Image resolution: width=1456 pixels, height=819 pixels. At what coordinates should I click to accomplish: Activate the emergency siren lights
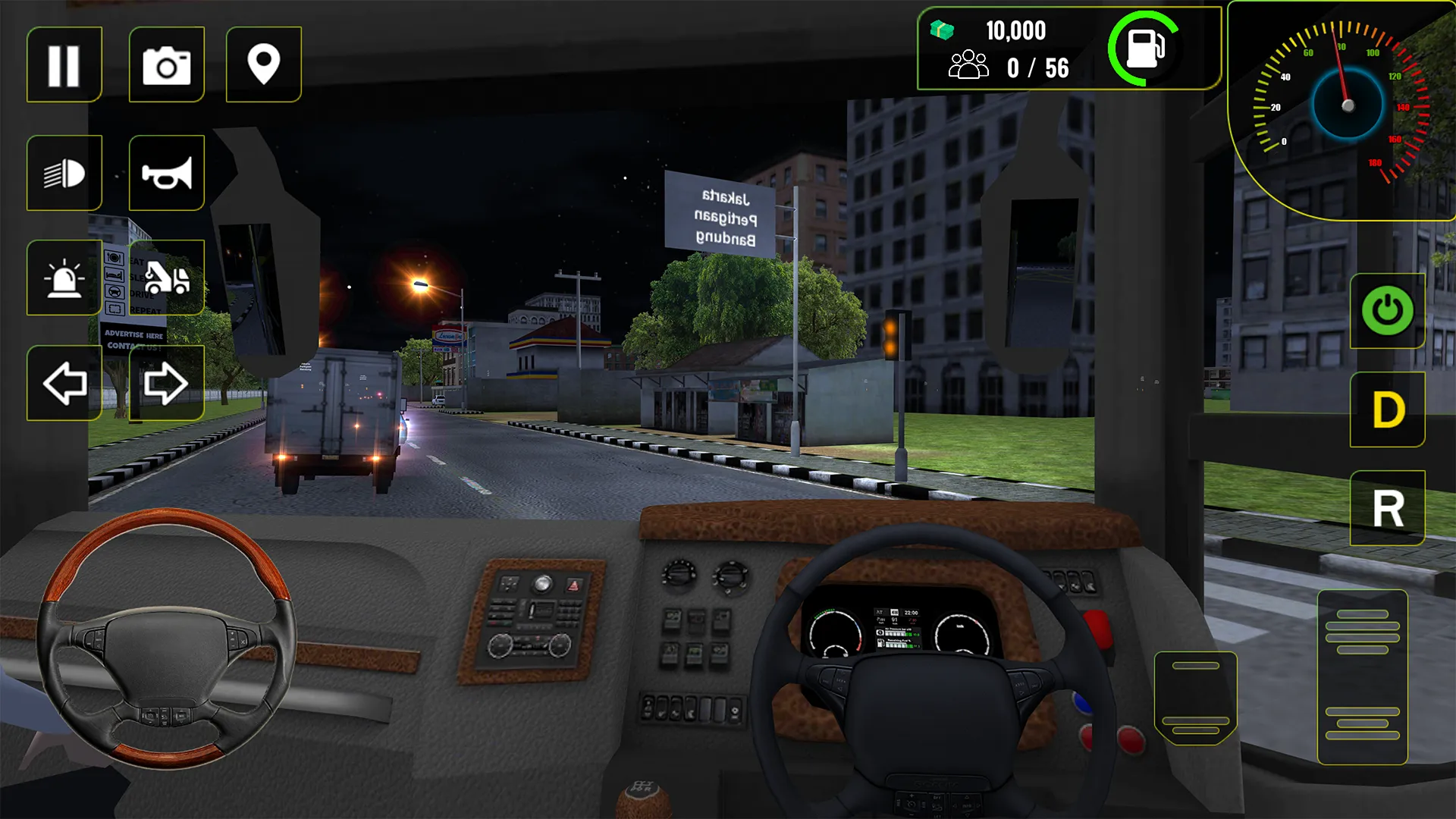tap(64, 277)
